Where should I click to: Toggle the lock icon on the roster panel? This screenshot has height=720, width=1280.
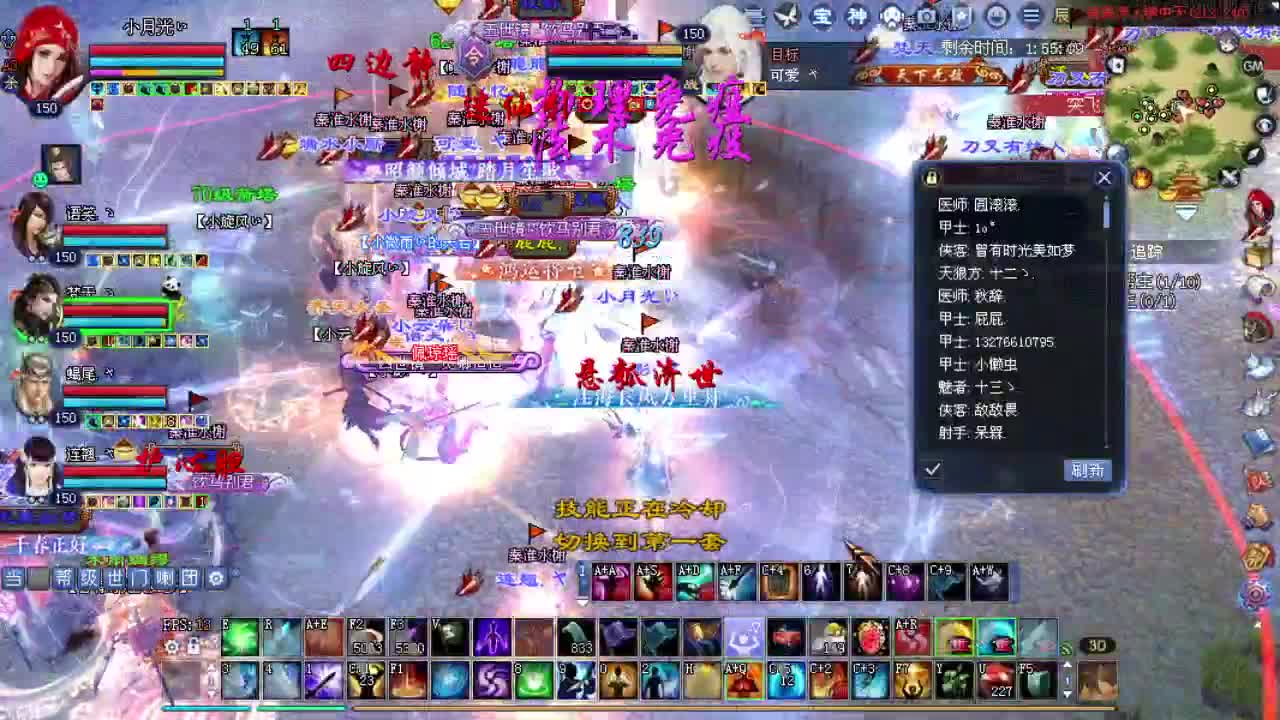(930, 178)
